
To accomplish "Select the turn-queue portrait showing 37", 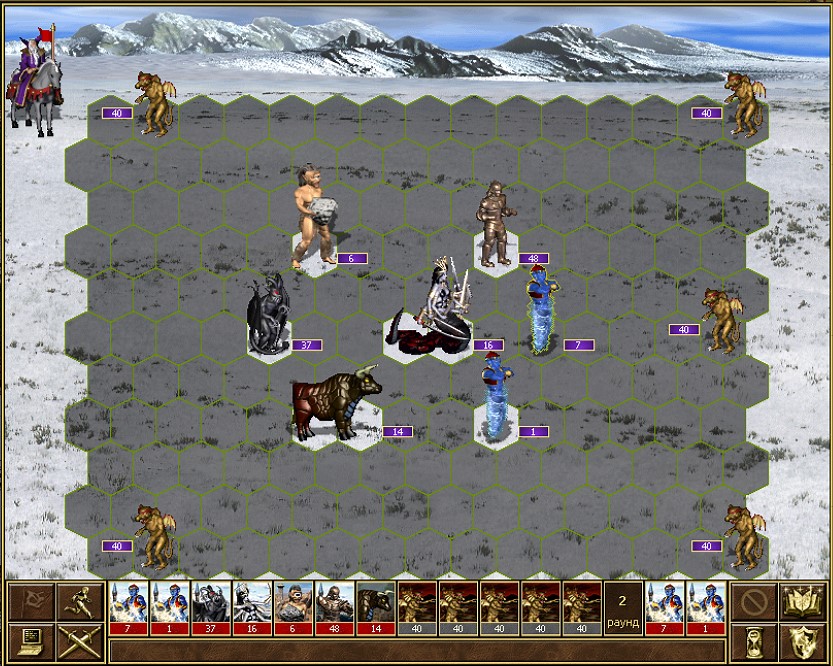I will pos(210,608).
